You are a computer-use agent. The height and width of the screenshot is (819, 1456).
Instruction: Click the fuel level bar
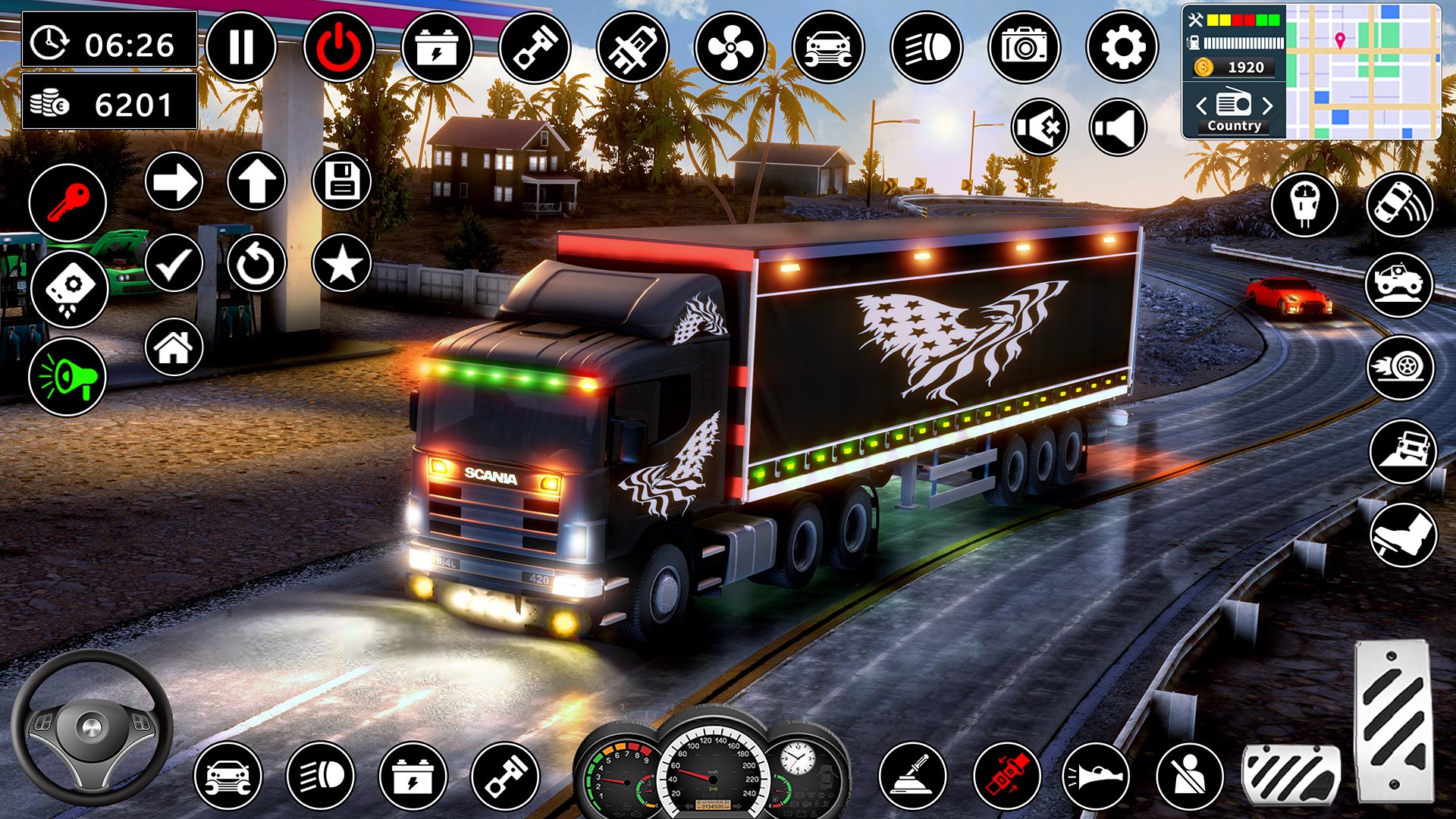point(1242,43)
